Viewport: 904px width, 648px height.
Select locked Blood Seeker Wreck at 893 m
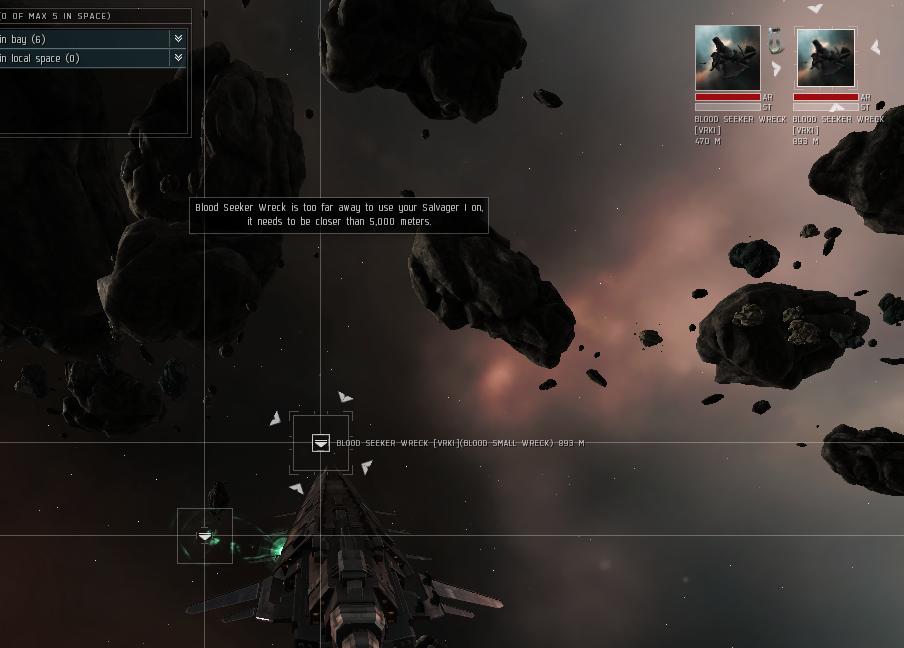(825, 58)
